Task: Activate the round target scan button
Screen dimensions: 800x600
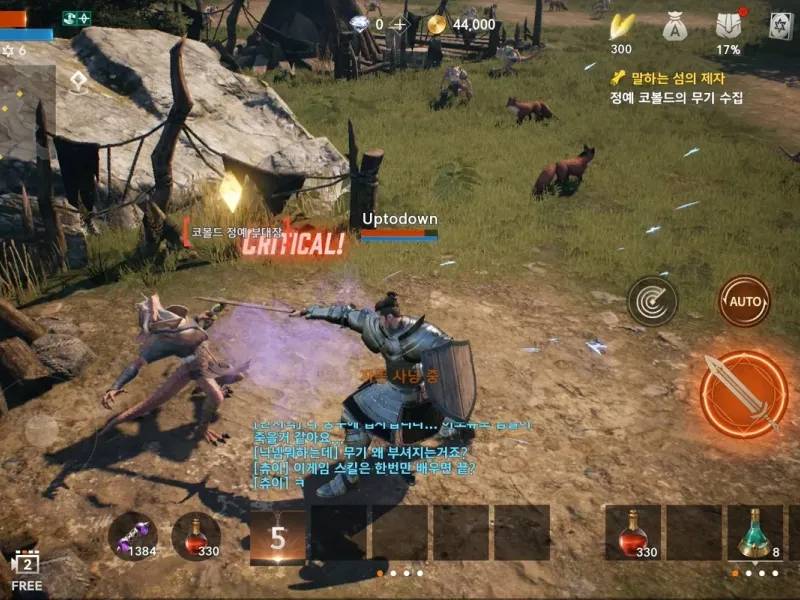Action: (x=652, y=301)
